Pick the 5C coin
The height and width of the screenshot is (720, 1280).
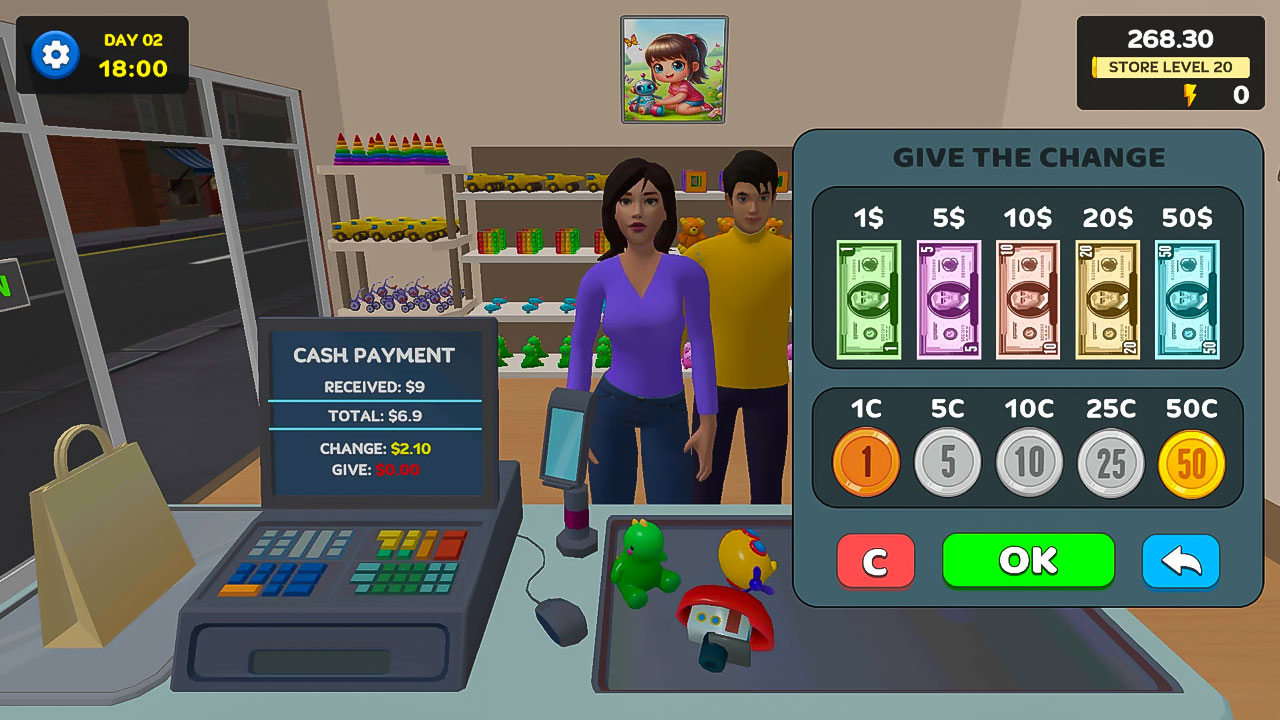(x=948, y=462)
